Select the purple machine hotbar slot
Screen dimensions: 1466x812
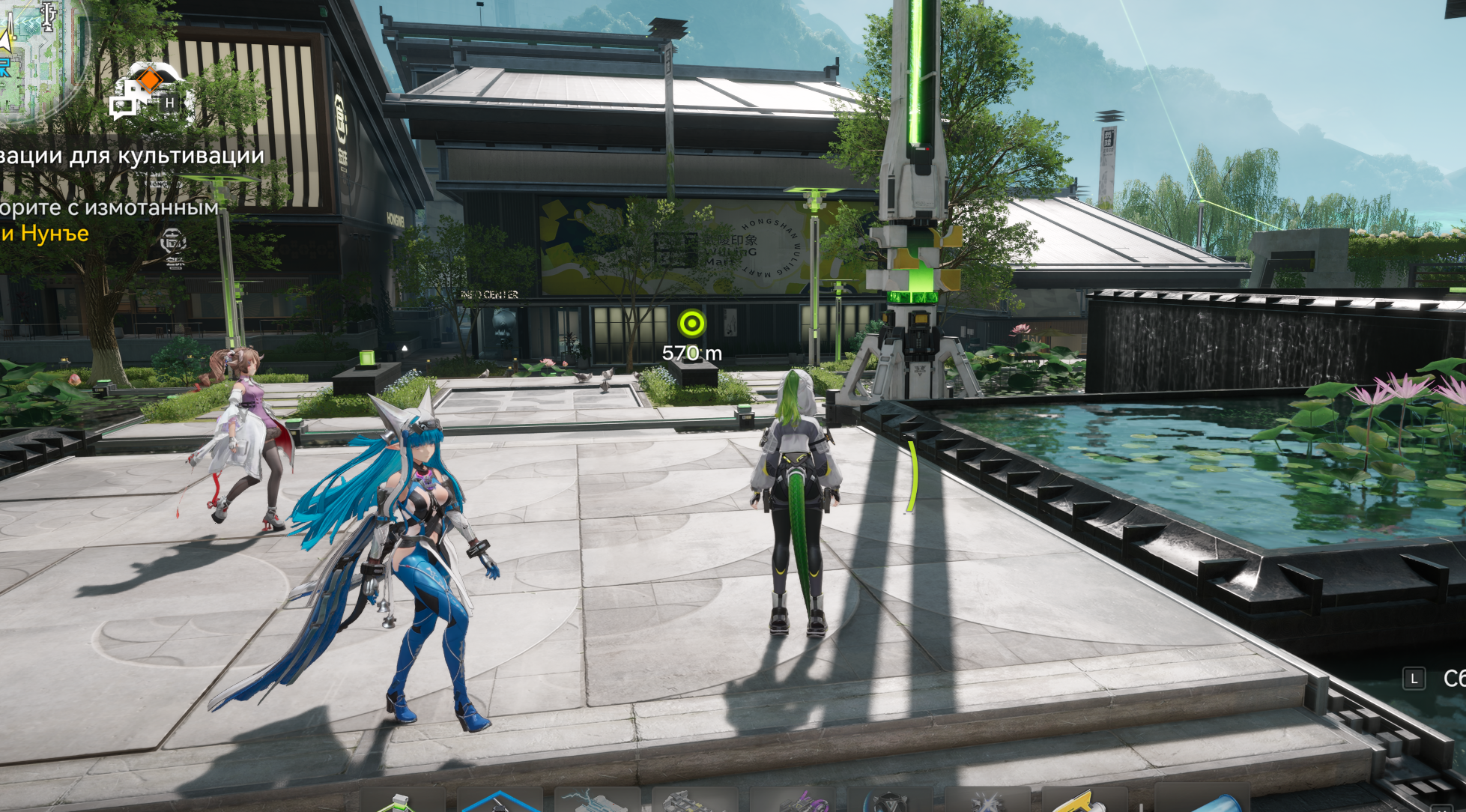(793, 802)
